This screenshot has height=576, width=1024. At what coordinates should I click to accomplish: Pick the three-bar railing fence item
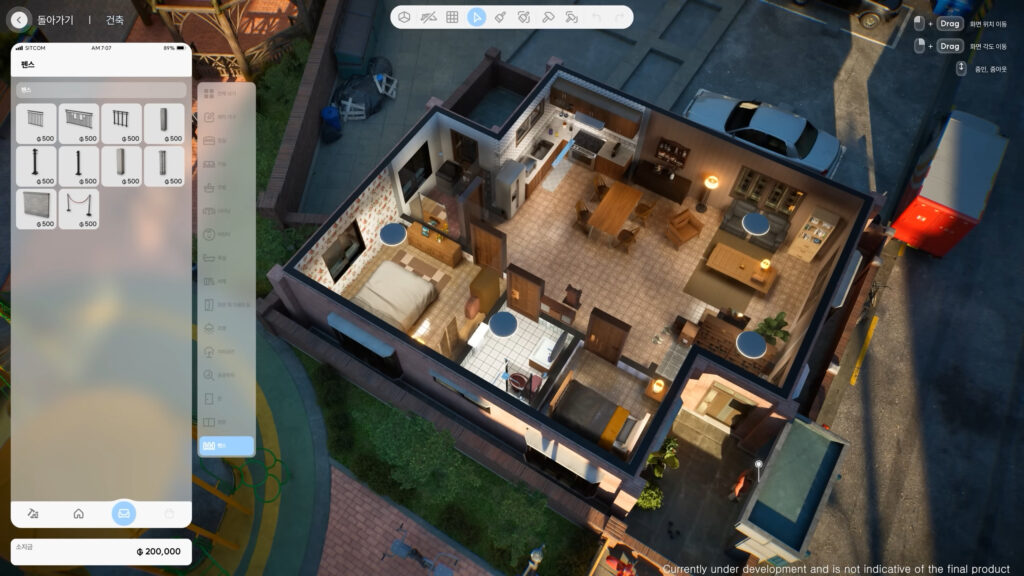[x=121, y=123]
